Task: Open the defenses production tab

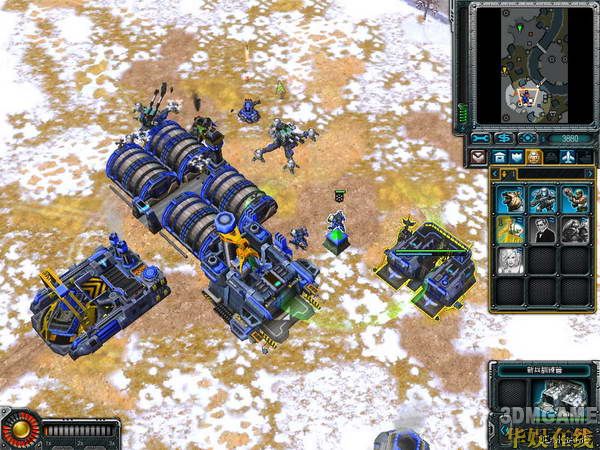Action: [x=515, y=157]
